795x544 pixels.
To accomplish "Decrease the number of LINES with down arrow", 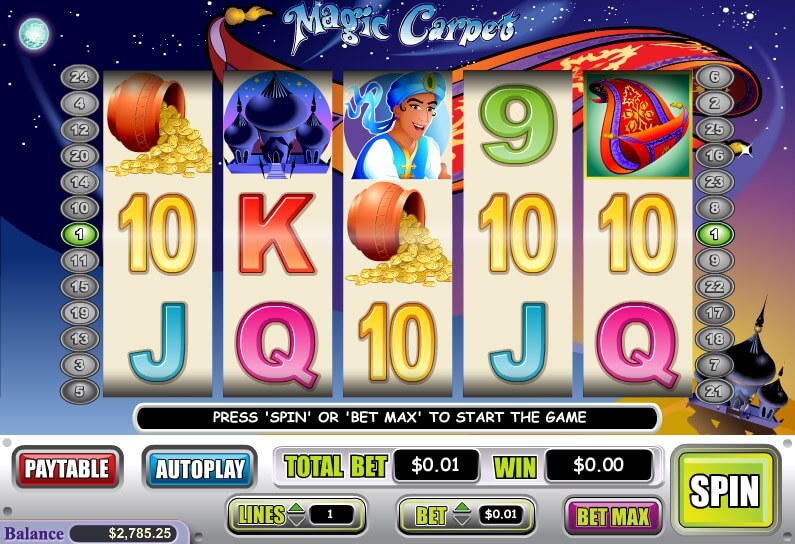I will pos(298,522).
